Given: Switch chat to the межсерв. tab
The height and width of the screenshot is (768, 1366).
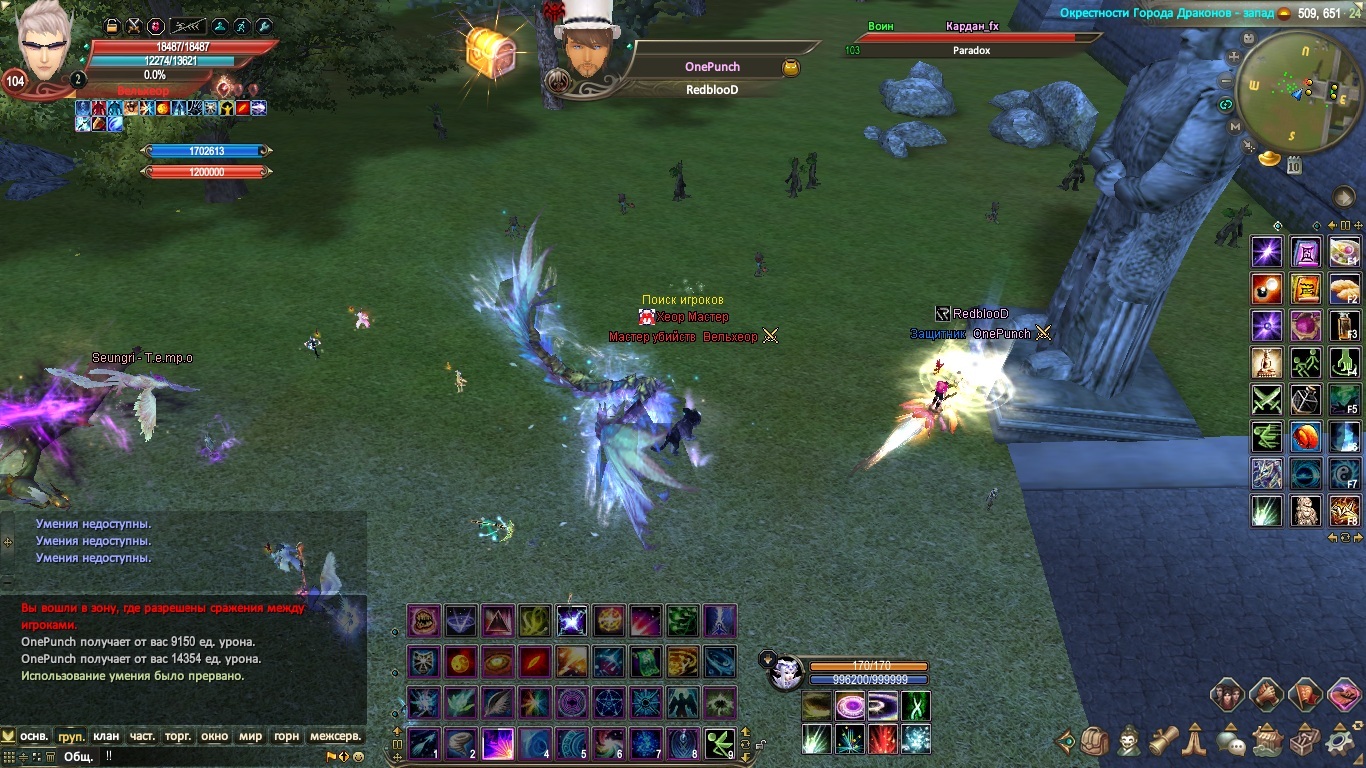Looking at the screenshot, I should coord(335,736).
